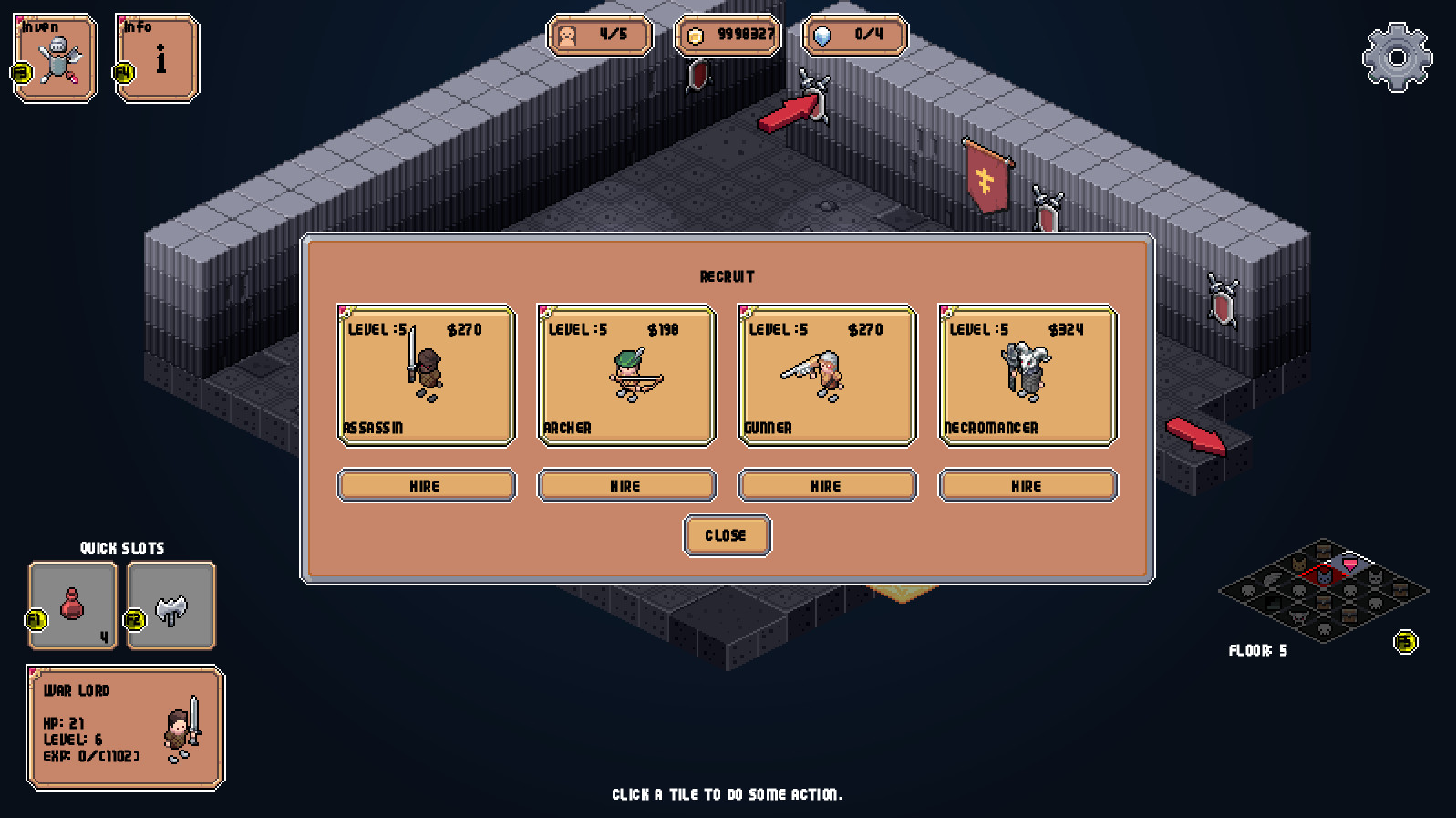Viewport: 1456px width, 818px height.
Task: Click the party member count icon
Action: pos(569,37)
